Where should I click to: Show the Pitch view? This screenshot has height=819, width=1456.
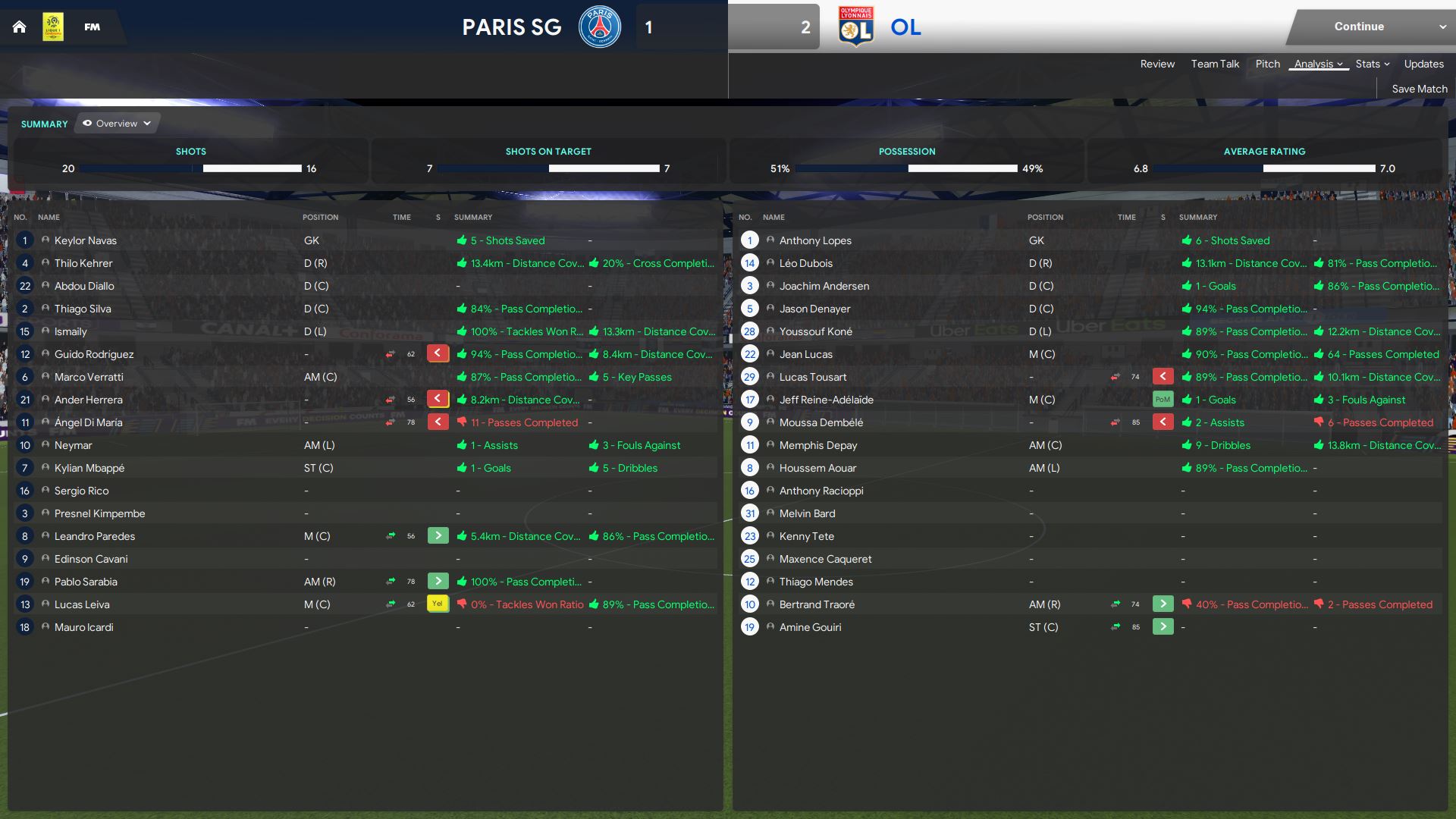point(1267,64)
